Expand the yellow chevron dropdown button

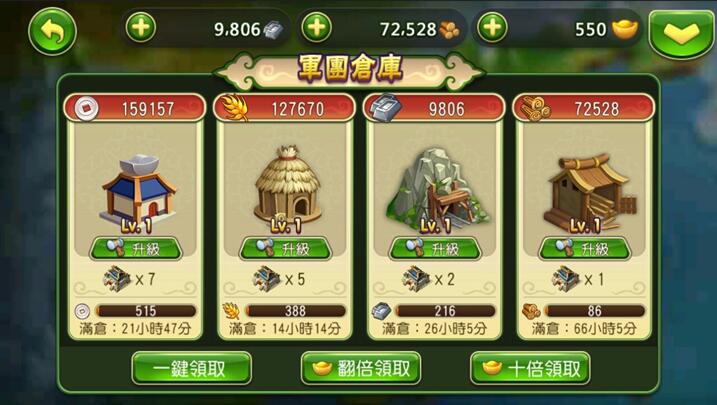(681, 33)
